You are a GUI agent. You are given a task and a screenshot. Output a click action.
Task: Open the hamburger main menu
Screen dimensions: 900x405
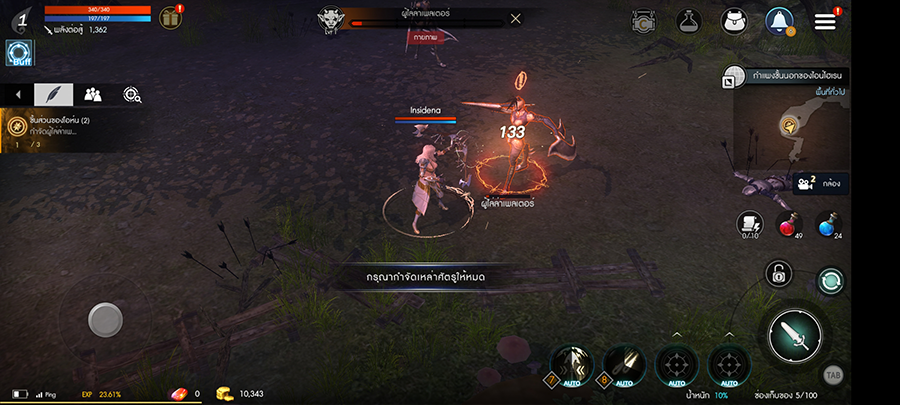825,21
